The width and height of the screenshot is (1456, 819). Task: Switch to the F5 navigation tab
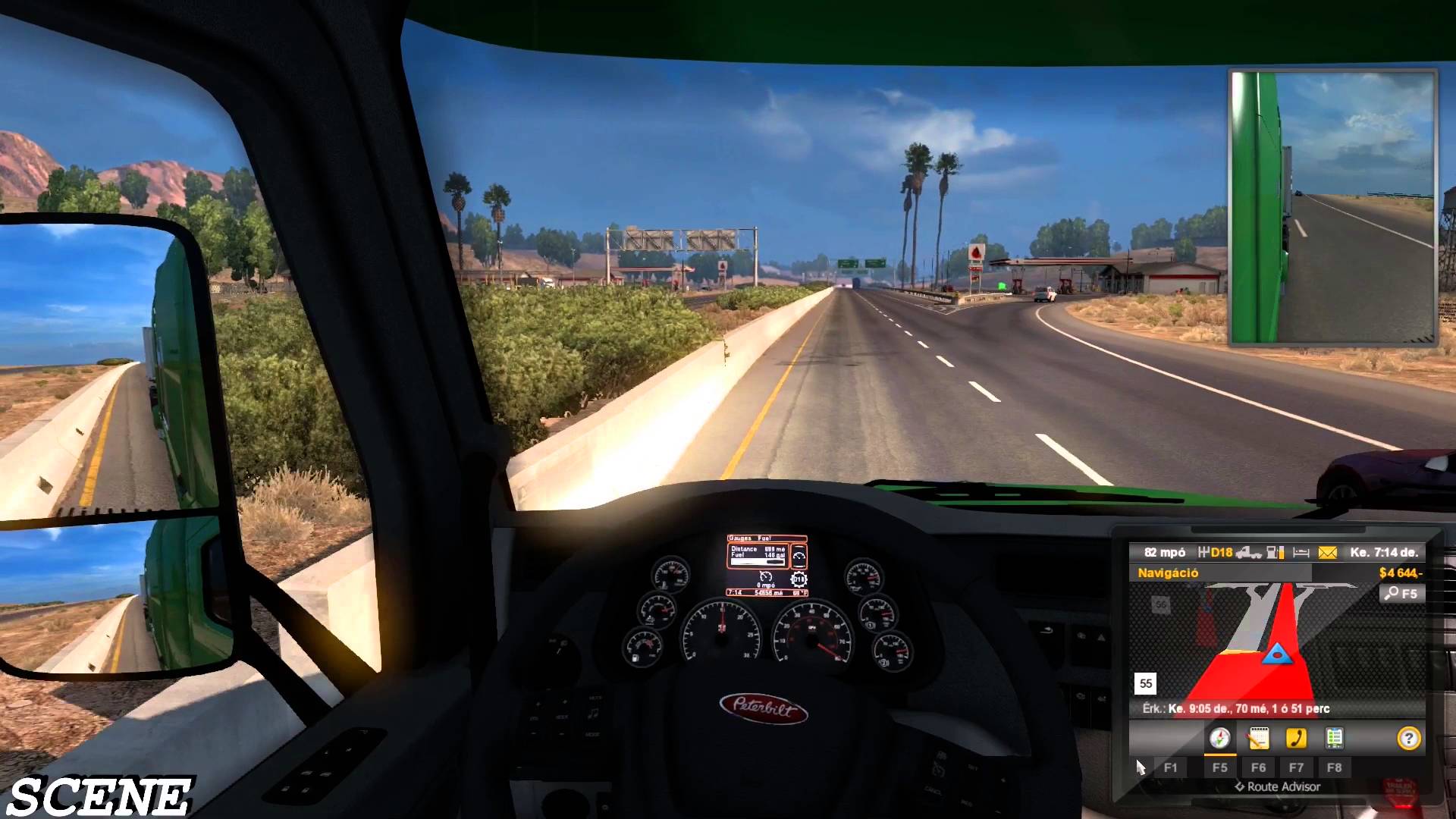tap(1222, 767)
